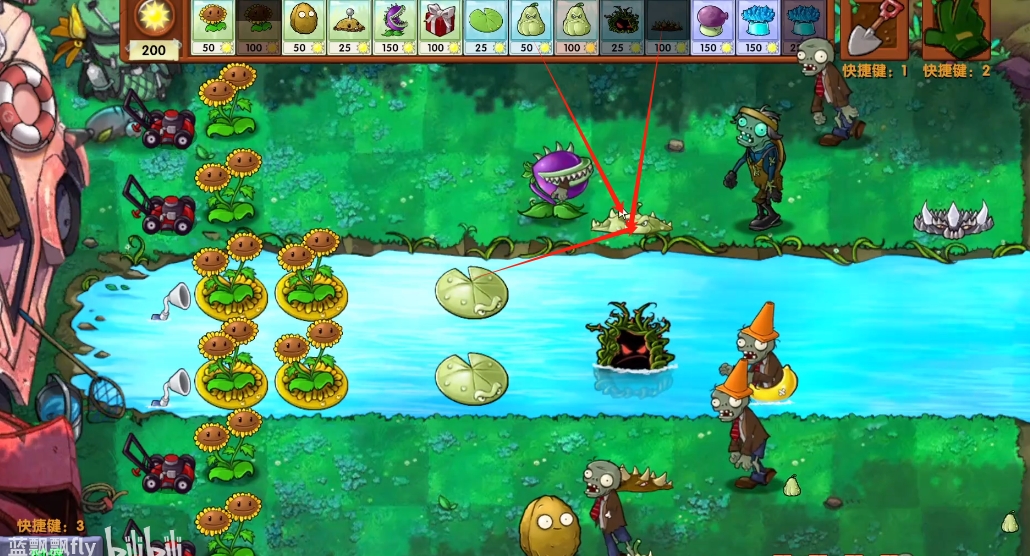Select the Chomper seed packet

pyautogui.click(x=392, y=27)
